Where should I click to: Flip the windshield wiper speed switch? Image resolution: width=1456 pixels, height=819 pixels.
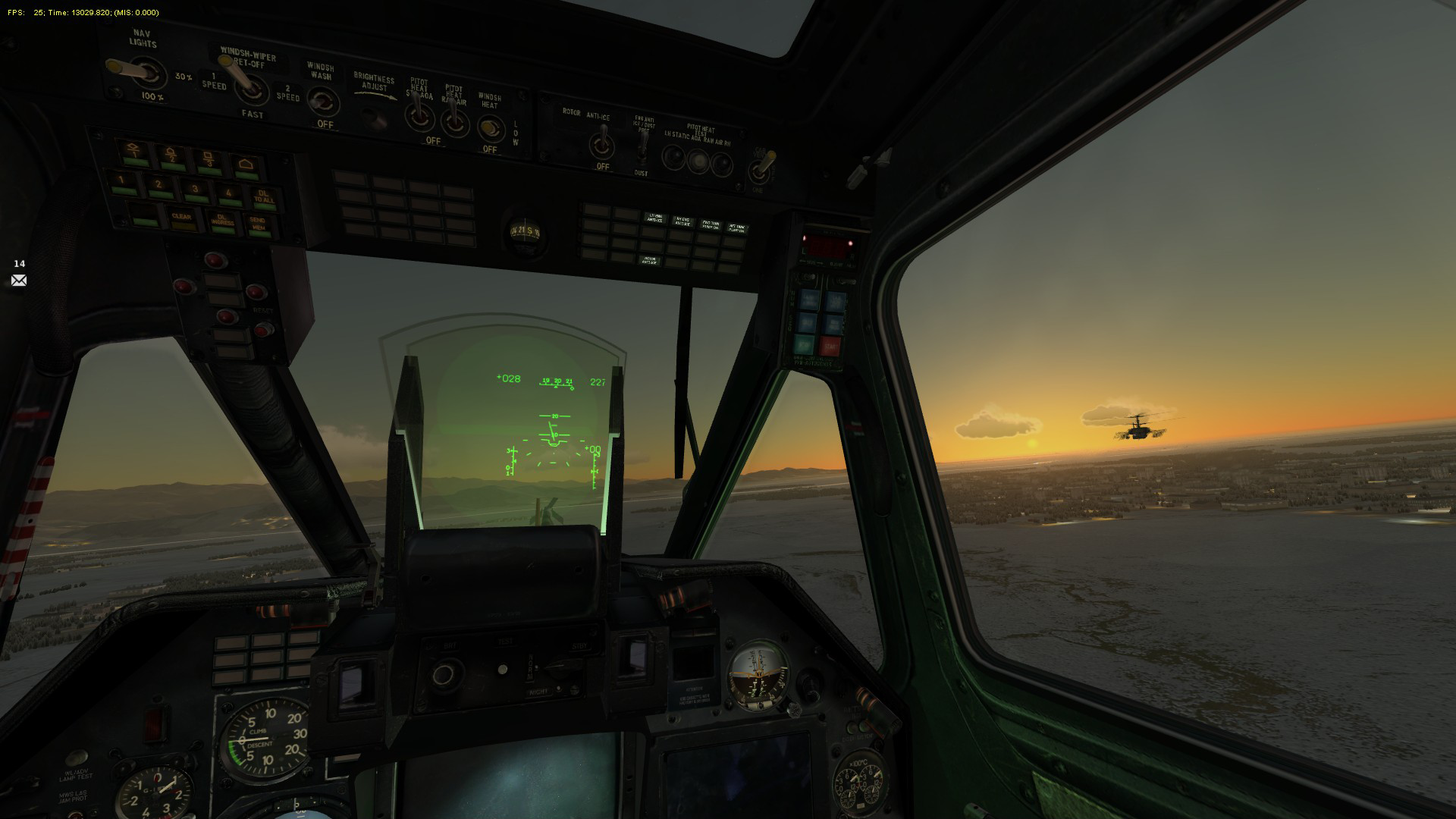(248, 86)
